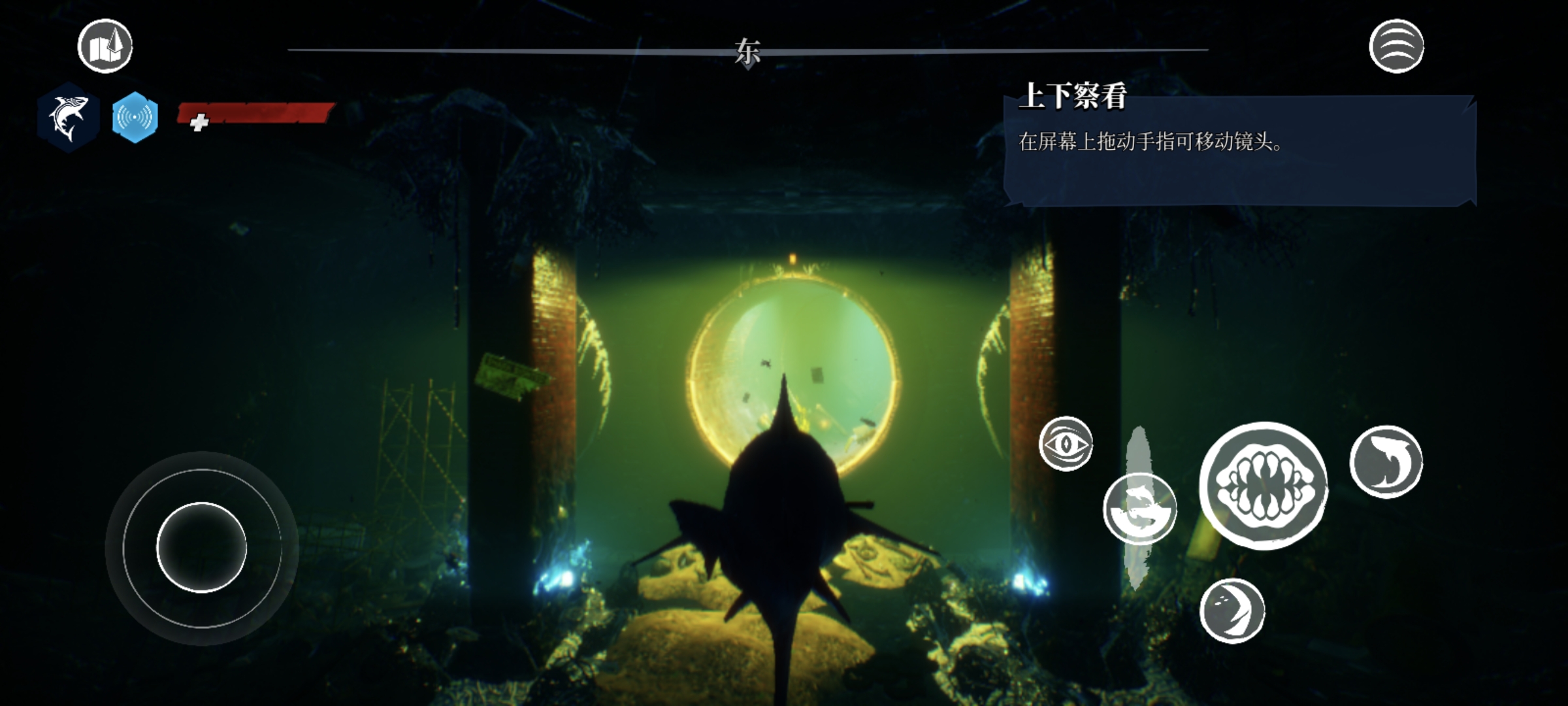
Task: Tap the striped menu button
Action: tap(1396, 46)
